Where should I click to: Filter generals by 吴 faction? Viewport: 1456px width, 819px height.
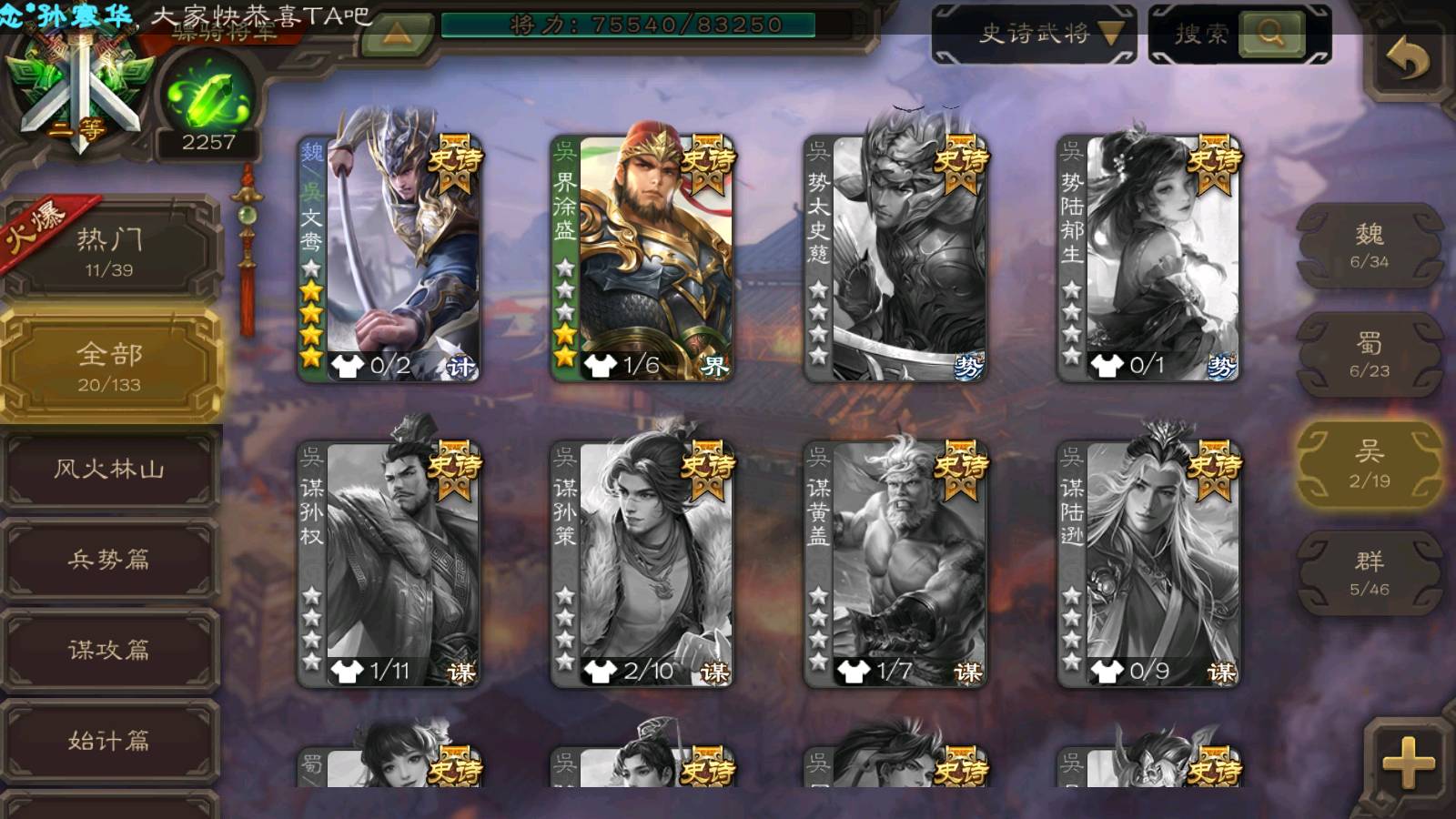[1369, 464]
